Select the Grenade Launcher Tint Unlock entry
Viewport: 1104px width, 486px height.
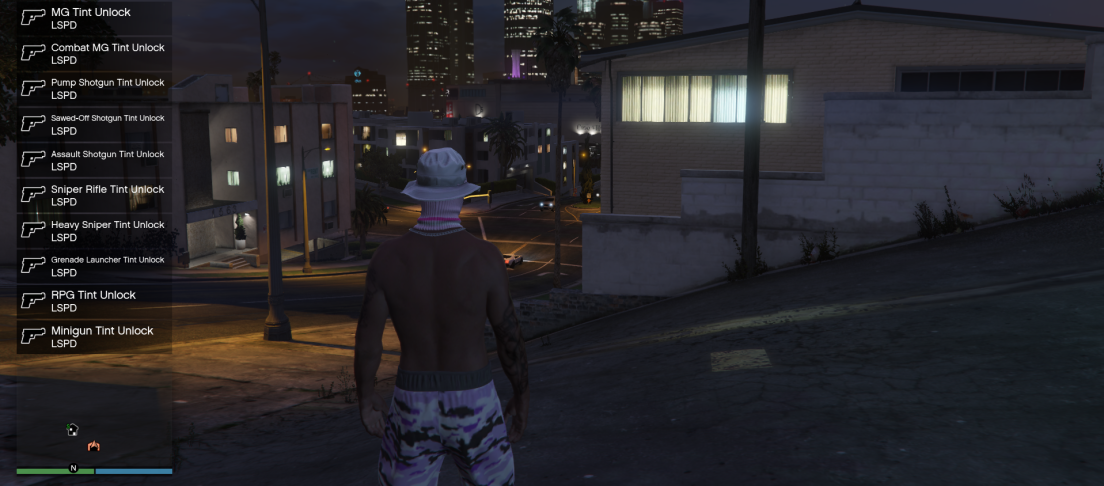pyautogui.click(x=94, y=266)
